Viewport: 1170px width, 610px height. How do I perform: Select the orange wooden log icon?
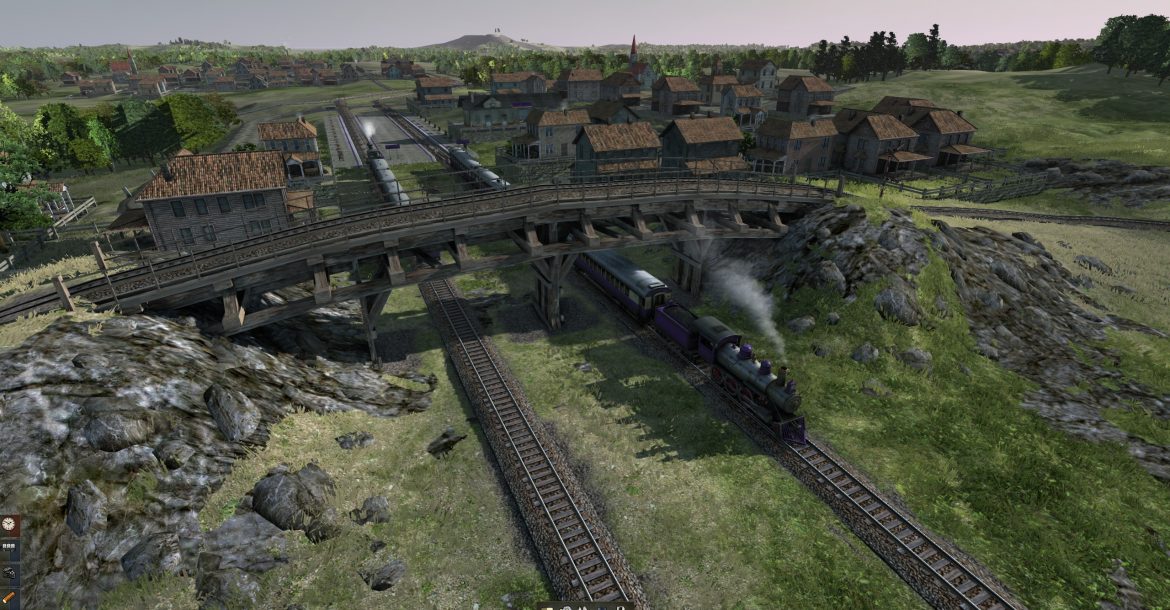(x=8, y=597)
